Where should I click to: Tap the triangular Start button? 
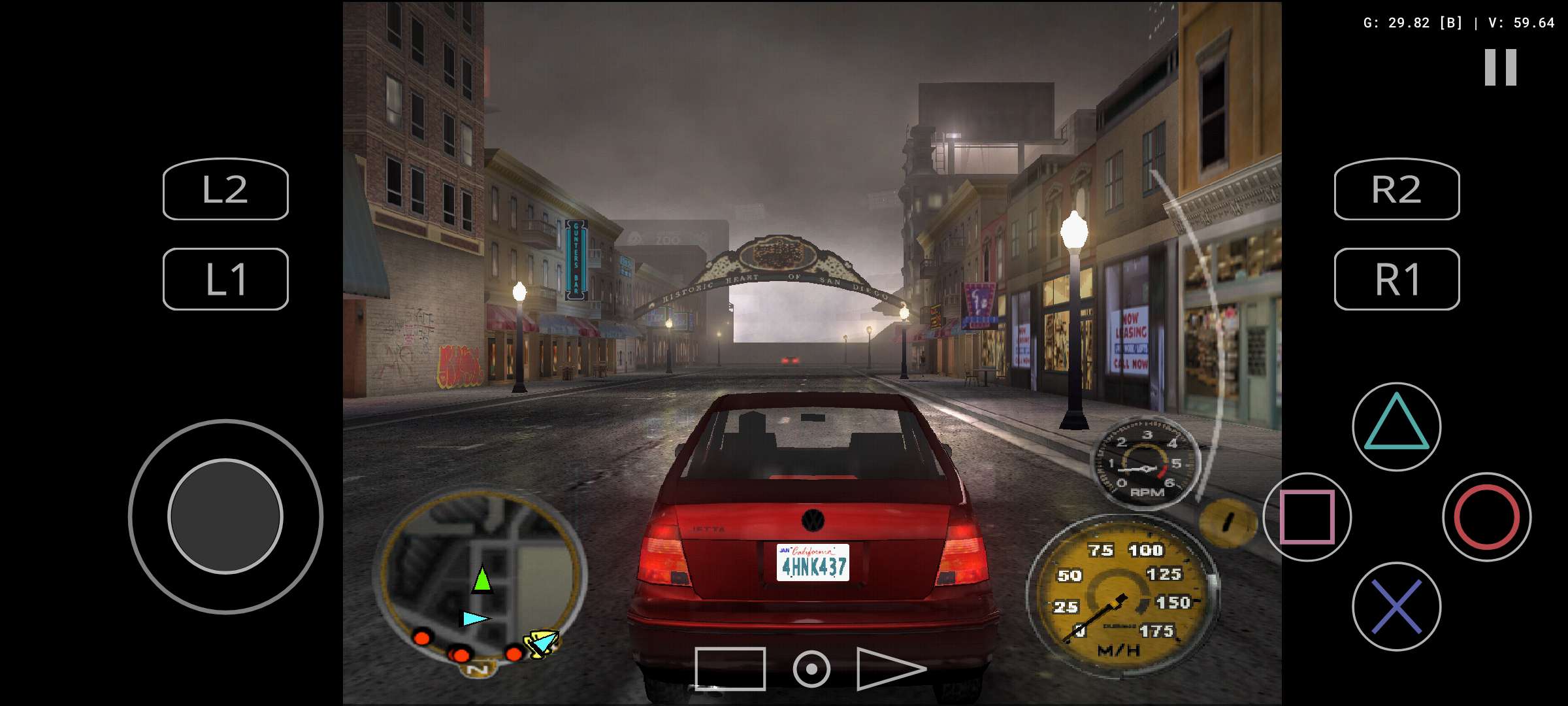coord(890,669)
